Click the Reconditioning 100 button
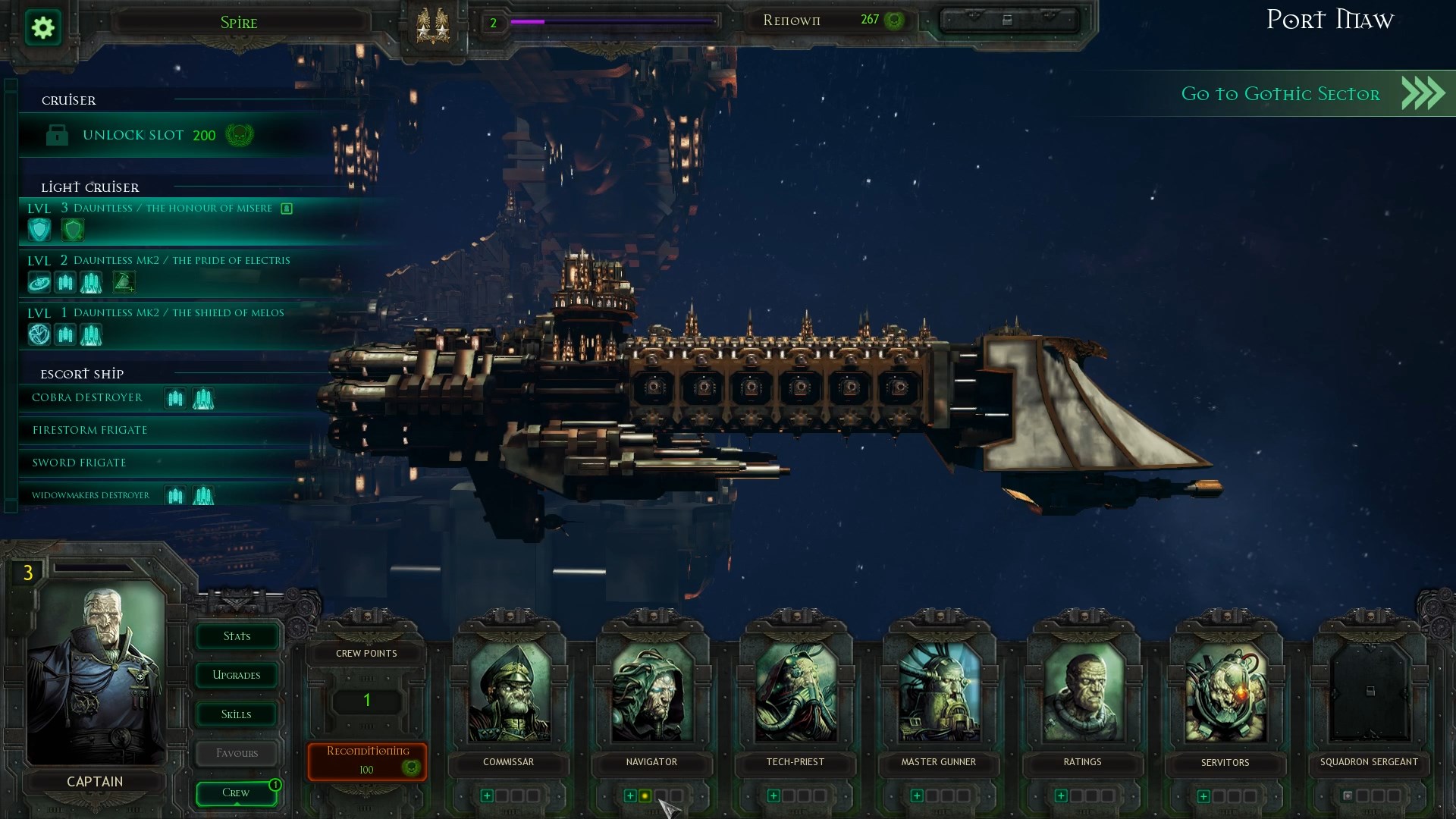1456x819 pixels. 367,761
